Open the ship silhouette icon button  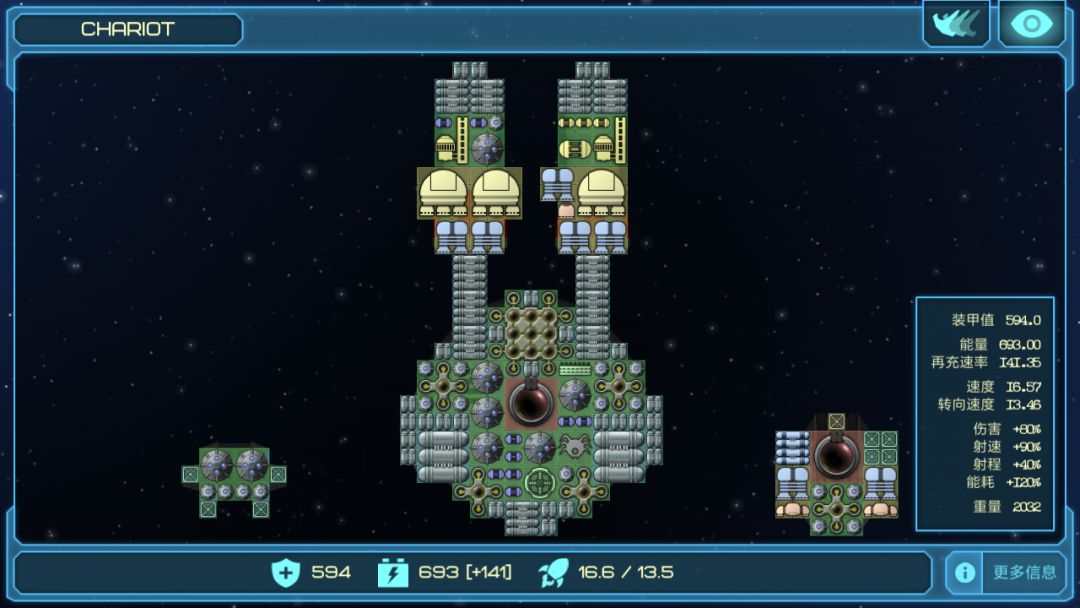pos(955,24)
